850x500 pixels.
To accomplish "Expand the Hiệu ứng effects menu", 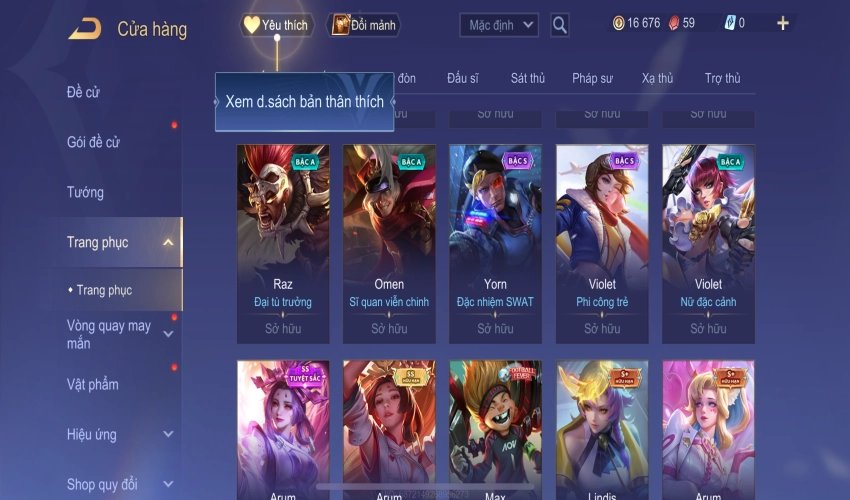I will (x=168, y=434).
